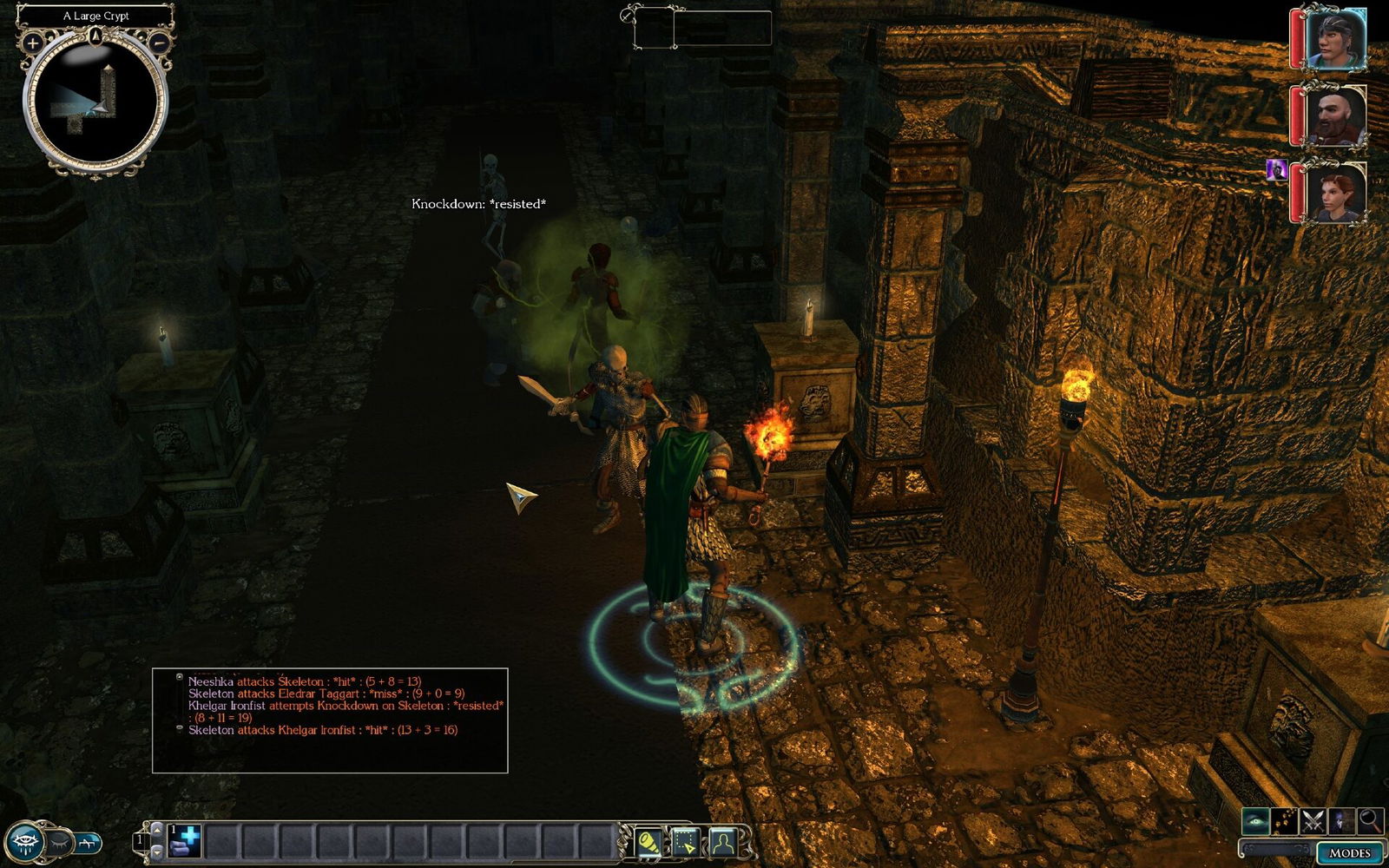Open the character sheet portrait icon
The height and width of the screenshot is (868, 1389).
pyautogui.click(x=722, y=842)
